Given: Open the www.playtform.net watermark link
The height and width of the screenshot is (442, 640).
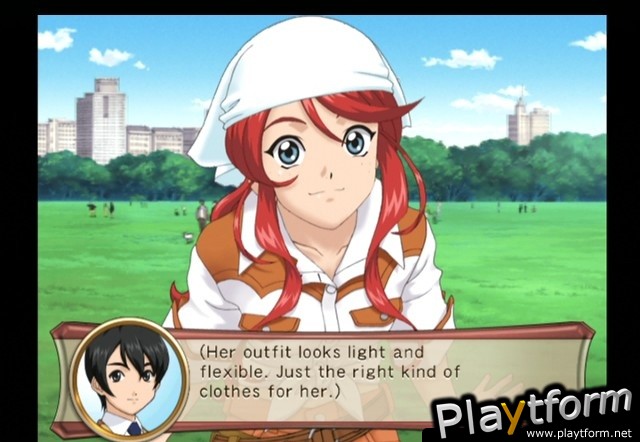Looking at the screenshot, I should 580,433.
